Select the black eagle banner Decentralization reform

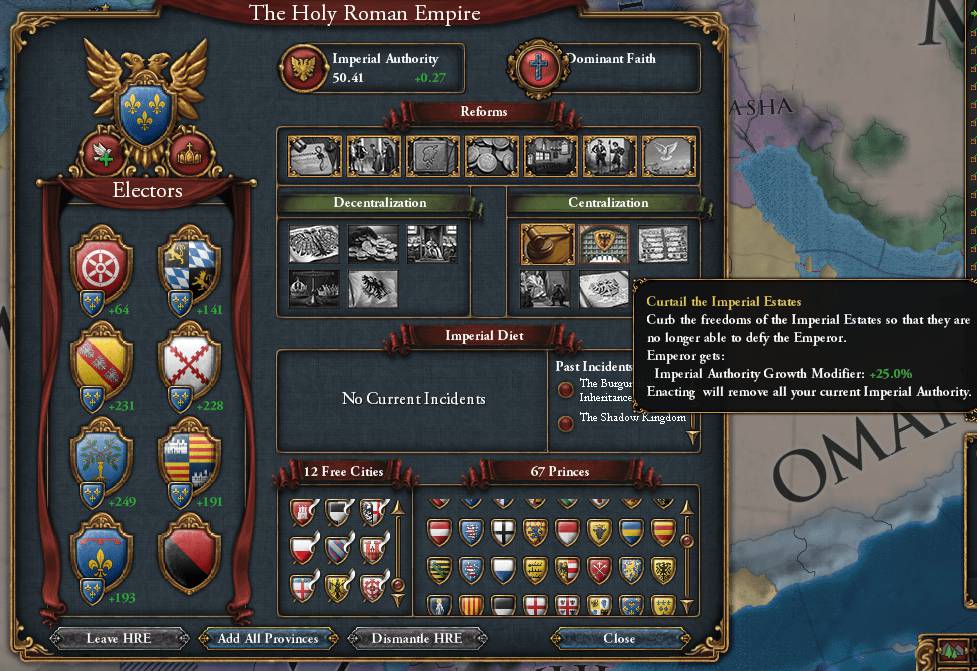click(x=373, y=289)
